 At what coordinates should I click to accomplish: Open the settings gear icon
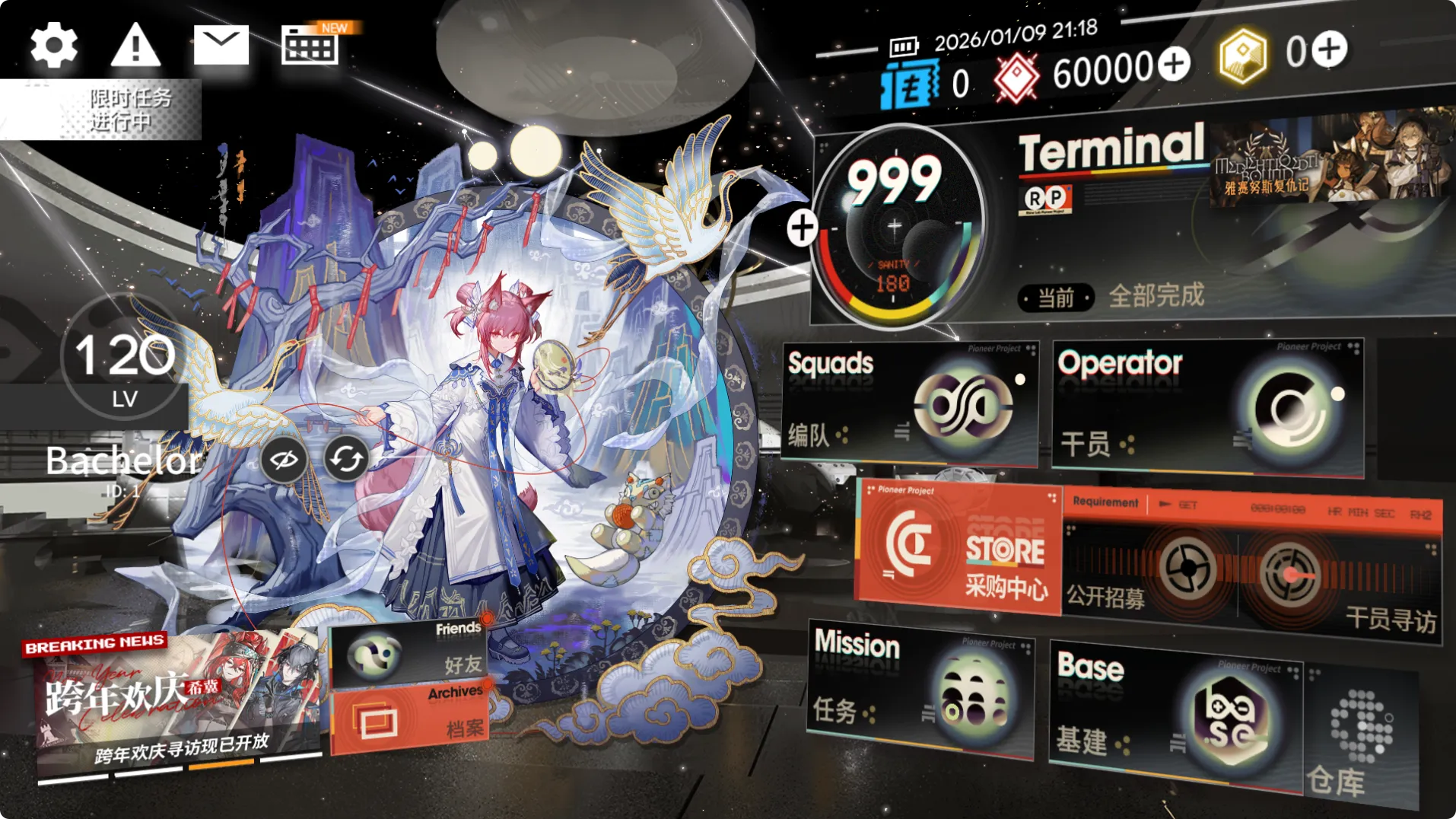53,46
